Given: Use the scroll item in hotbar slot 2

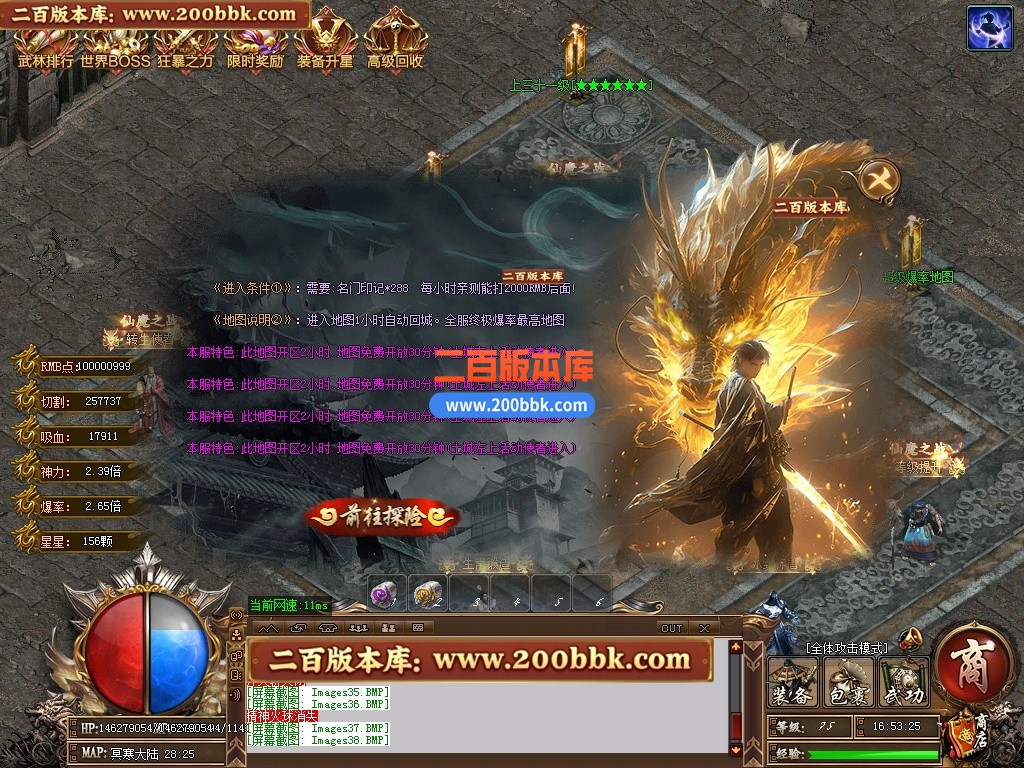Looking at the screenshot, I should coord(427,594).
